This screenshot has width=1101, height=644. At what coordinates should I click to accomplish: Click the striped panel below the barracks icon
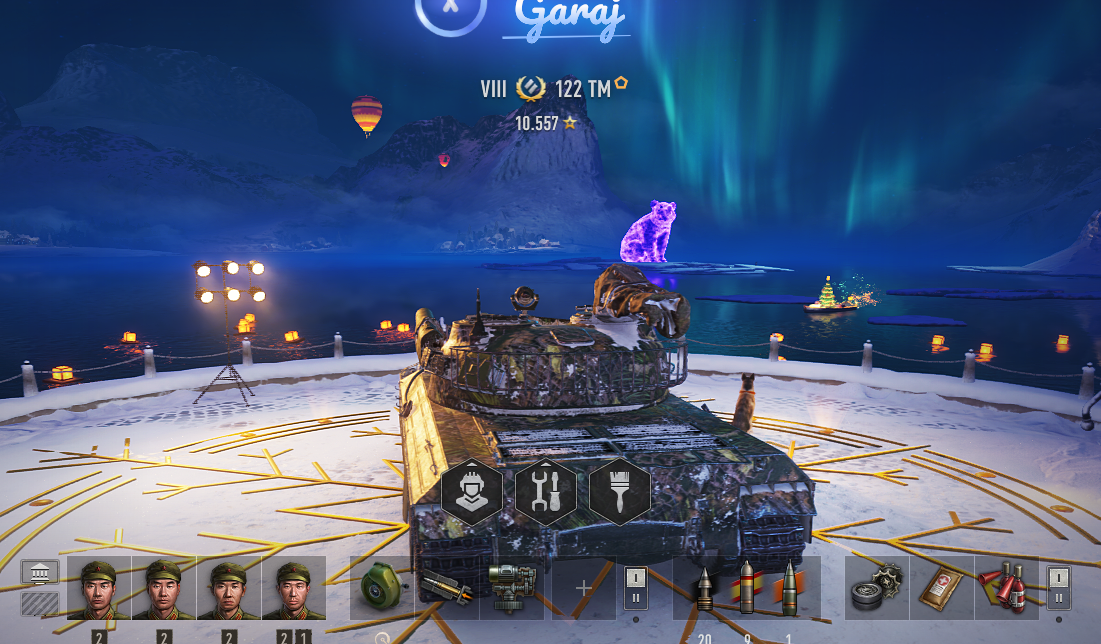point(40,603)
